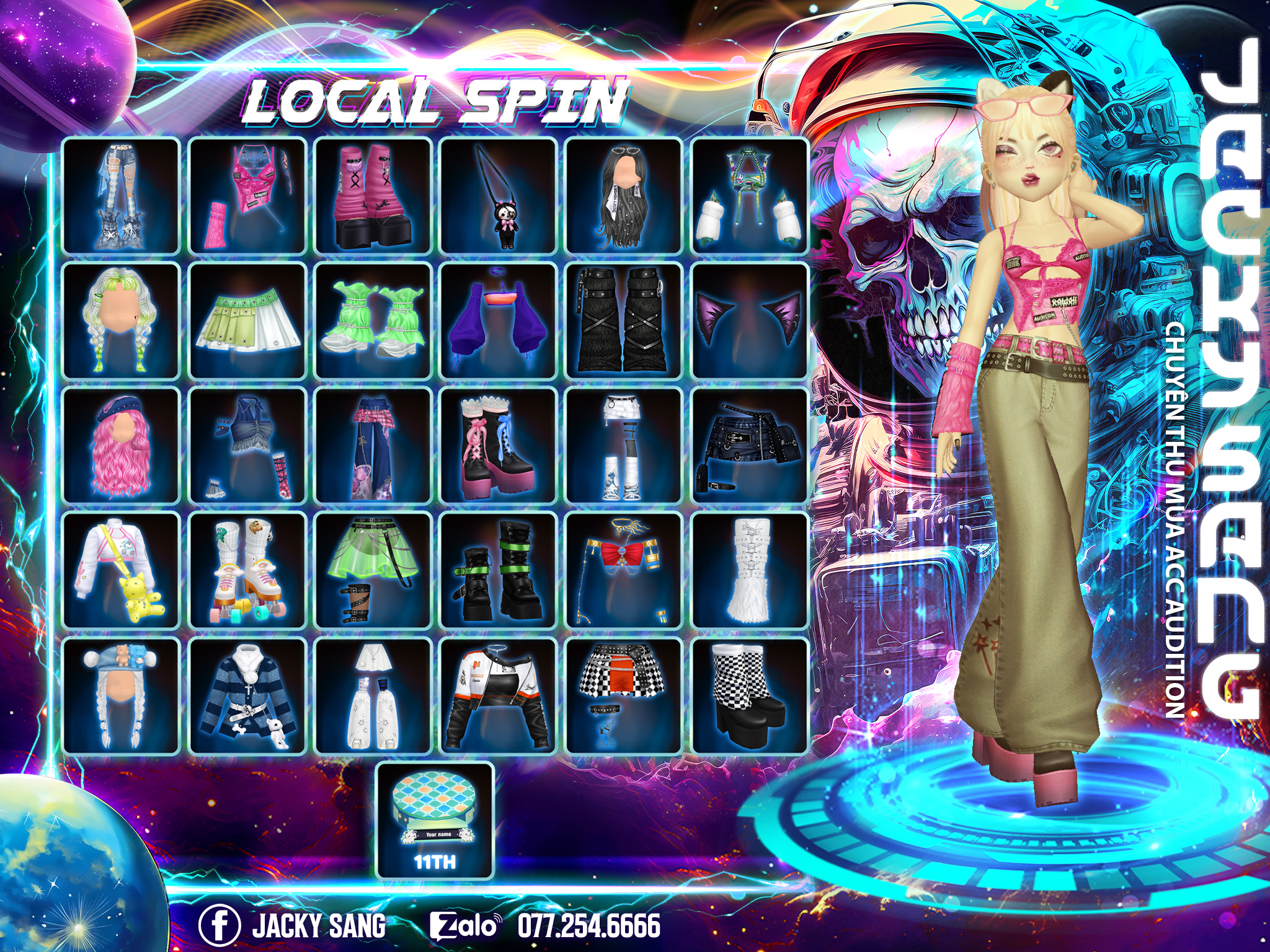The height and width of the screenshot is (952, 1270).
Task: Select the red bandeau top tile
Action: tap(624, 571)
